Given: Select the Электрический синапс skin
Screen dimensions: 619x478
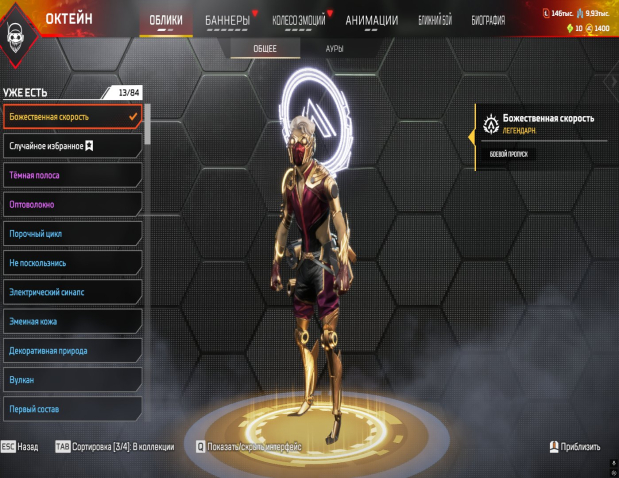Looking at the screenshot, I should [72, 292].
